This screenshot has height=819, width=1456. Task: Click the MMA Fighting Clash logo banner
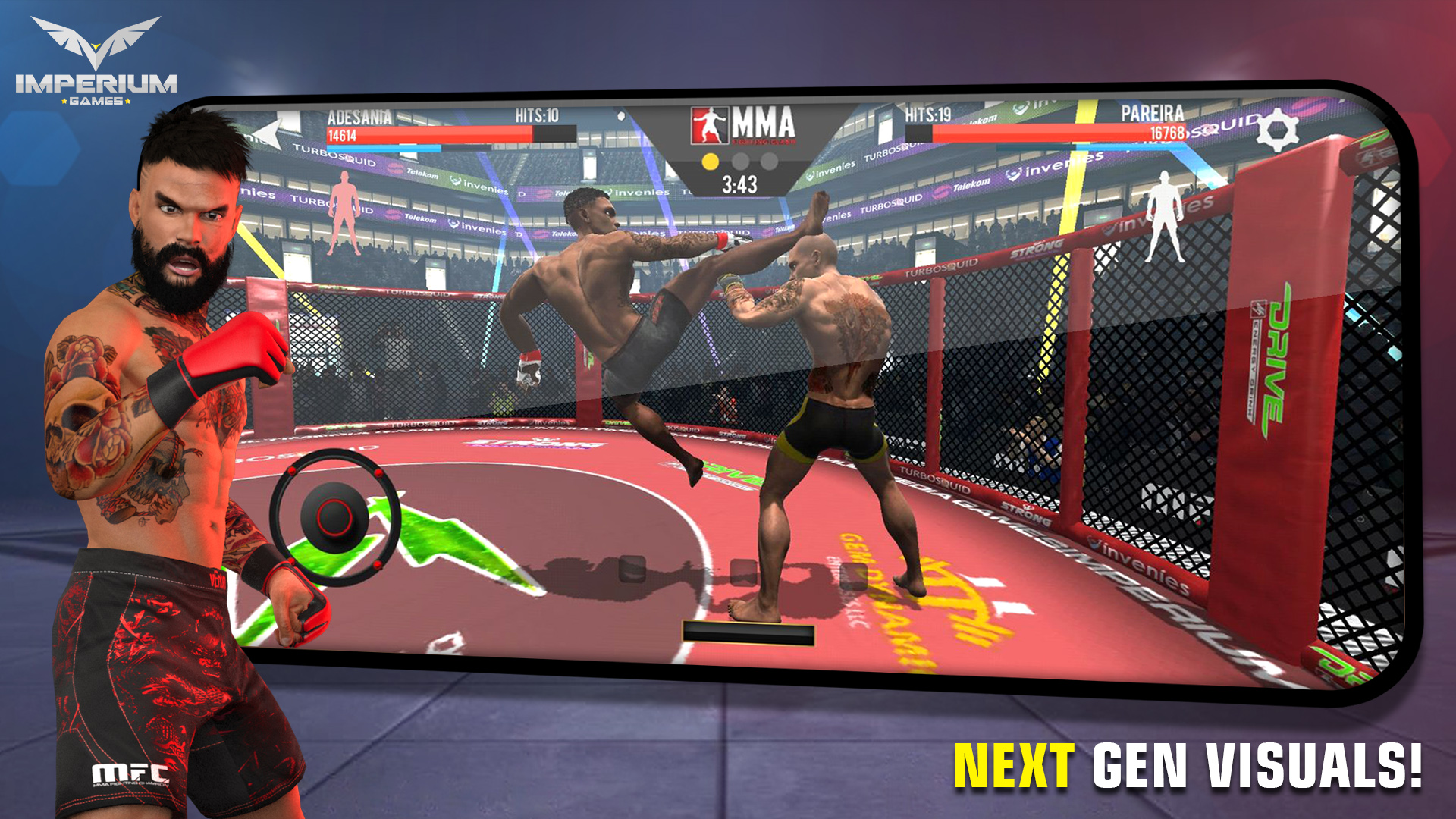(745, 124)
